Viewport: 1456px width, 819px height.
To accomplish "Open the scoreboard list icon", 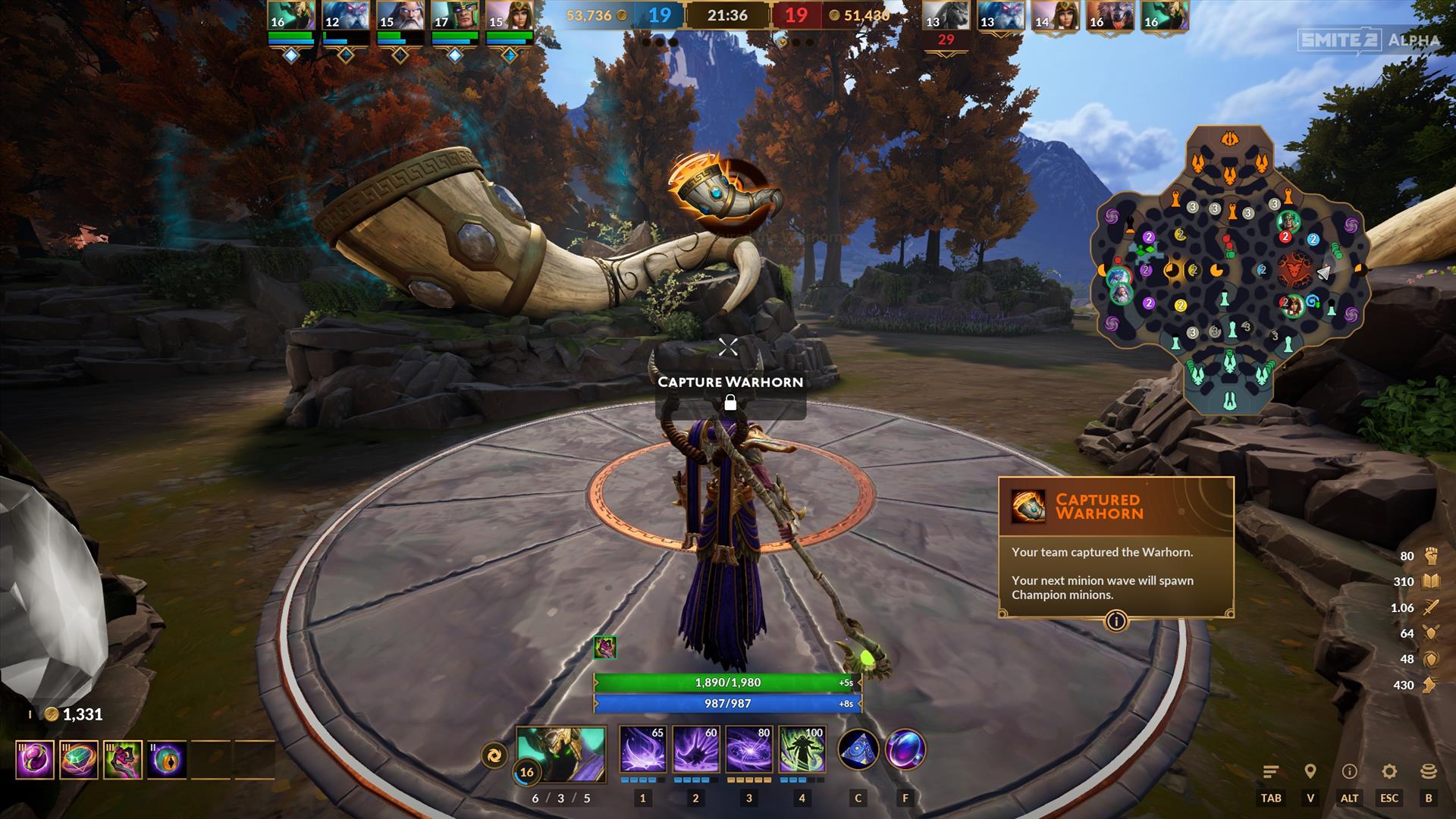I will tap(1271, 772).
